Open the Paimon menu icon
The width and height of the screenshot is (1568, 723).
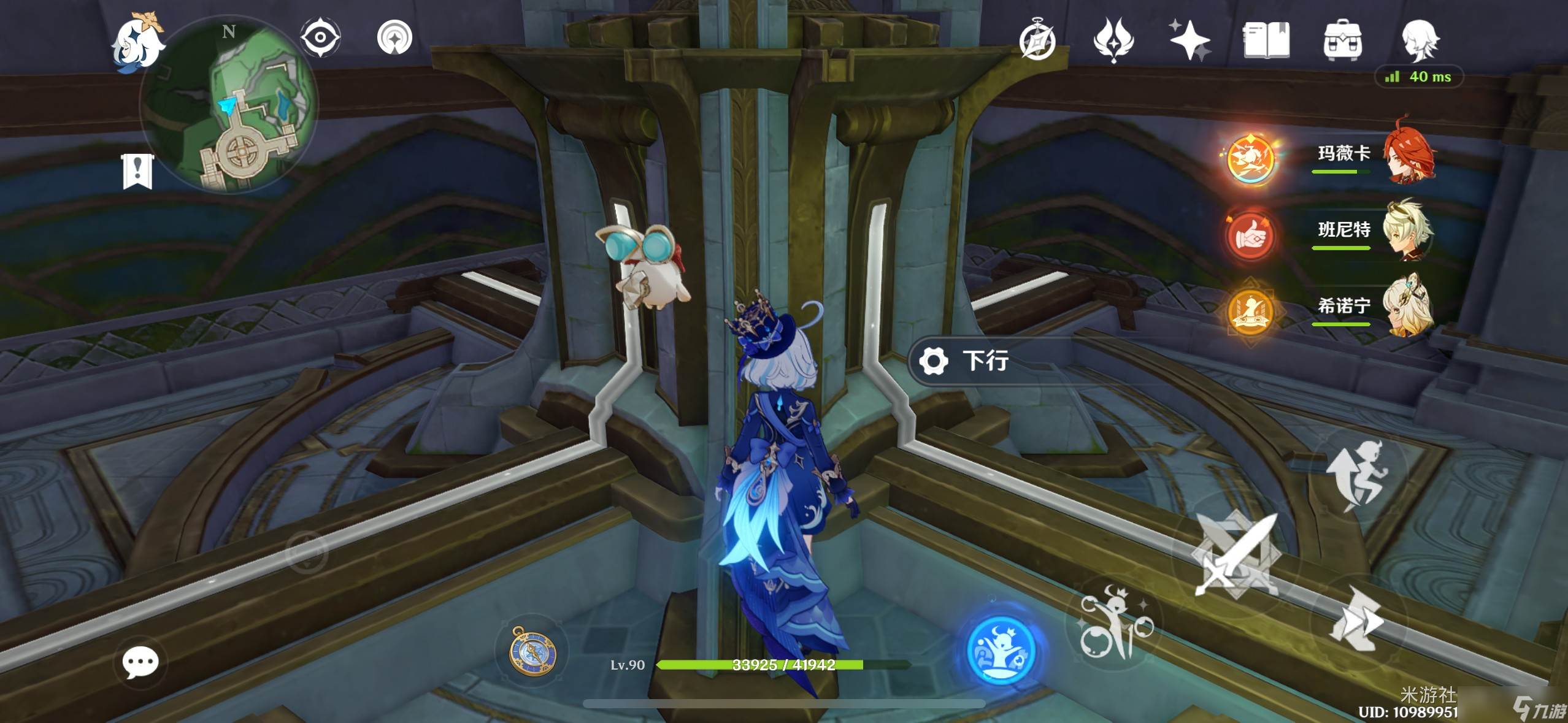point(137,42)
